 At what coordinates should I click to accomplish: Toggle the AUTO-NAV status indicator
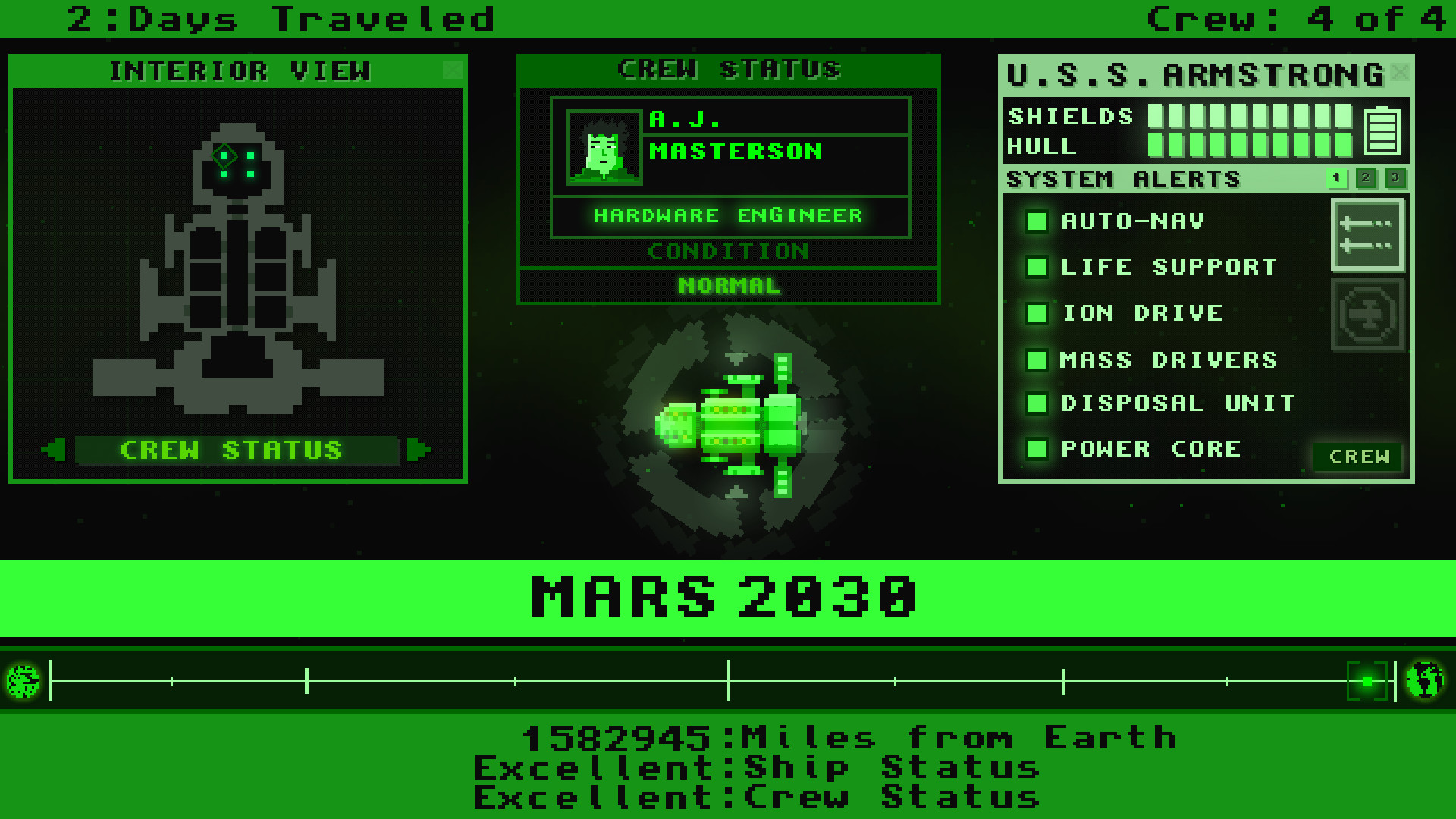tap(1036, 221)
